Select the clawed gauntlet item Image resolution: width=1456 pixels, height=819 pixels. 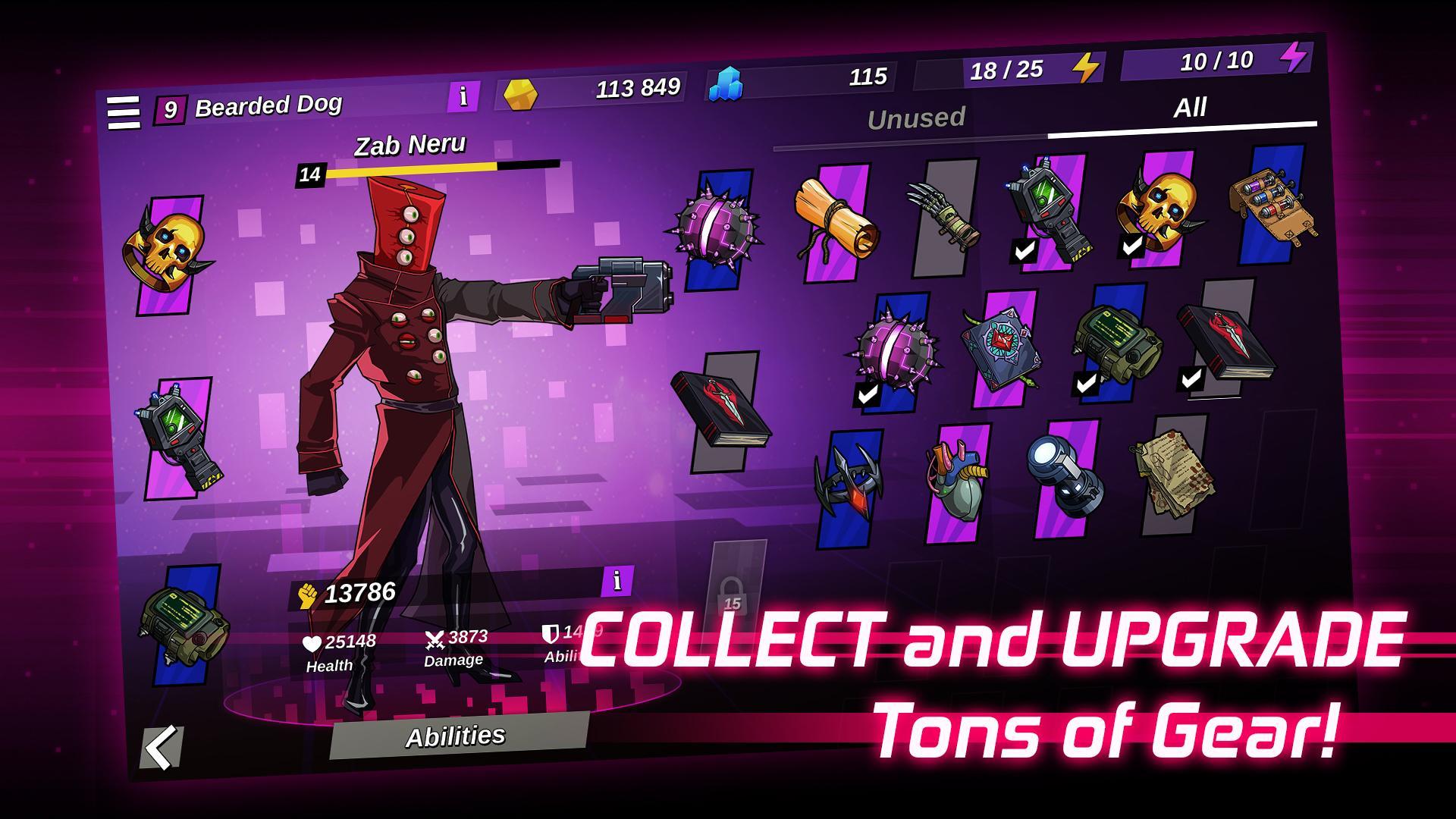(942, 215)
